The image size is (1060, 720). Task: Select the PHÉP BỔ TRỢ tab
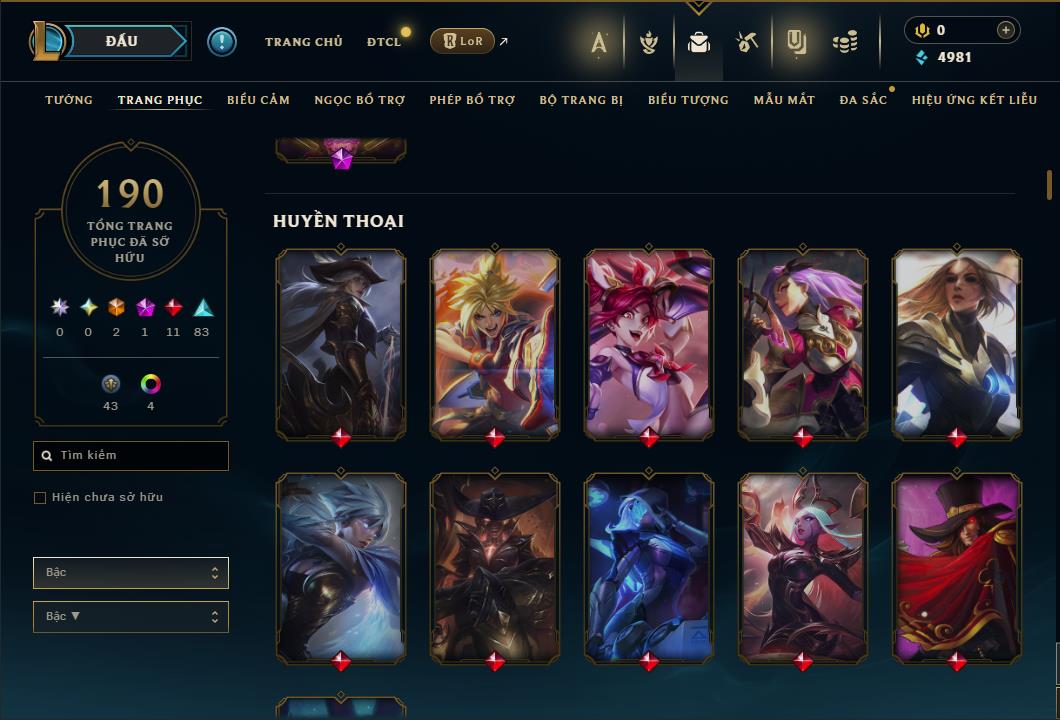472,100
